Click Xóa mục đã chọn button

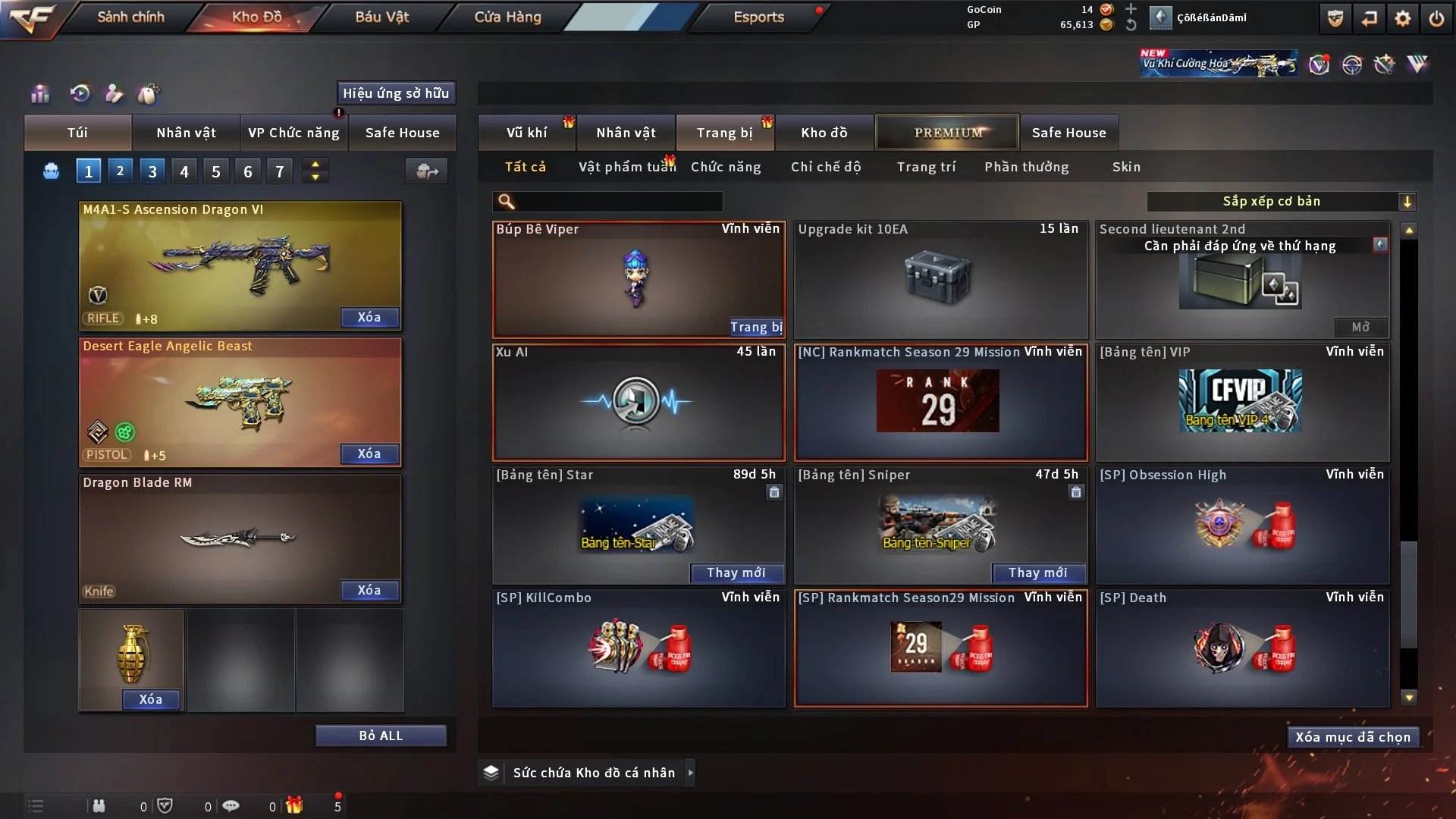coord(1353,737)
